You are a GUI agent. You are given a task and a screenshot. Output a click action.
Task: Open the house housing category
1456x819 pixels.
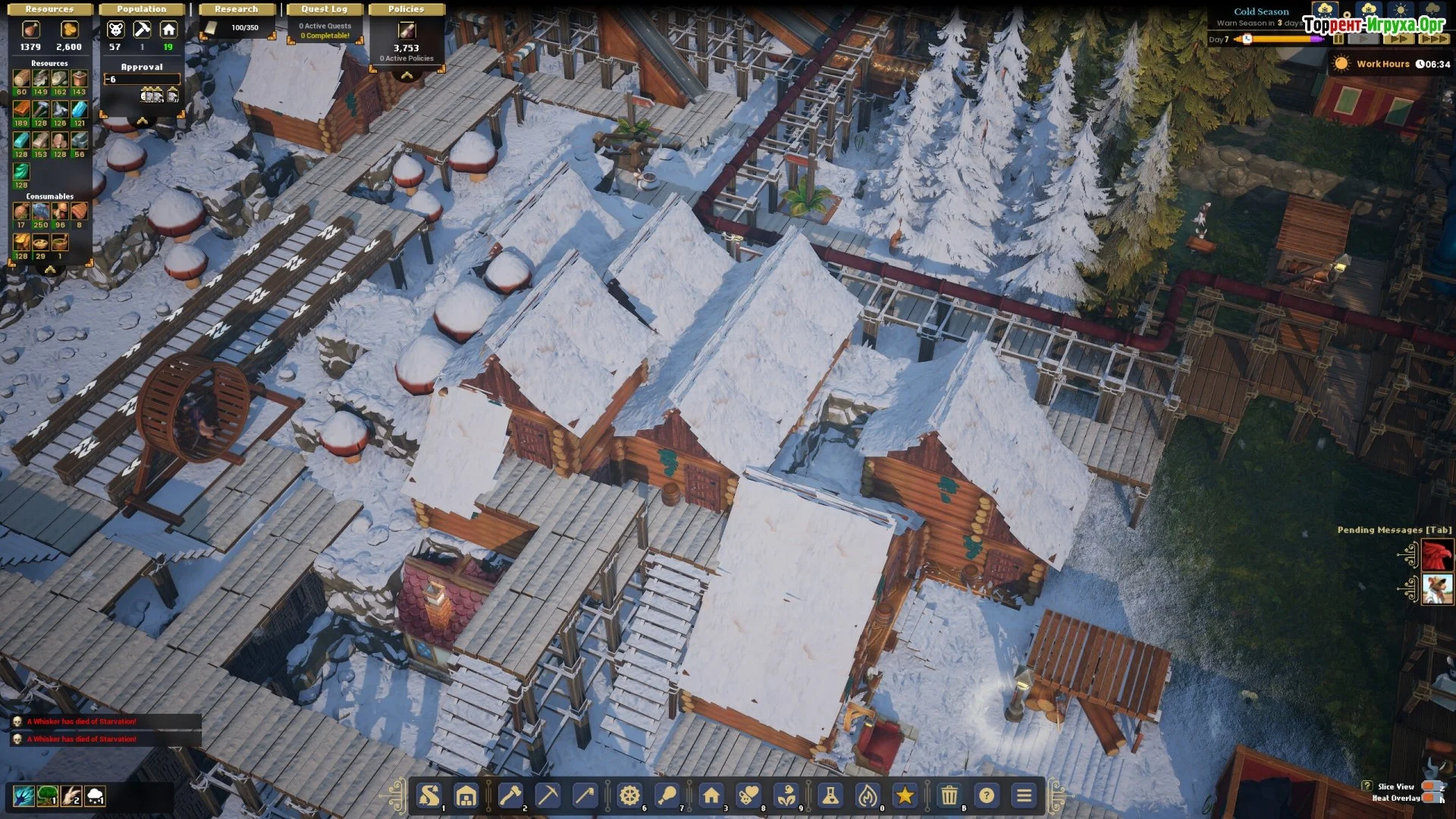[711, 795]
